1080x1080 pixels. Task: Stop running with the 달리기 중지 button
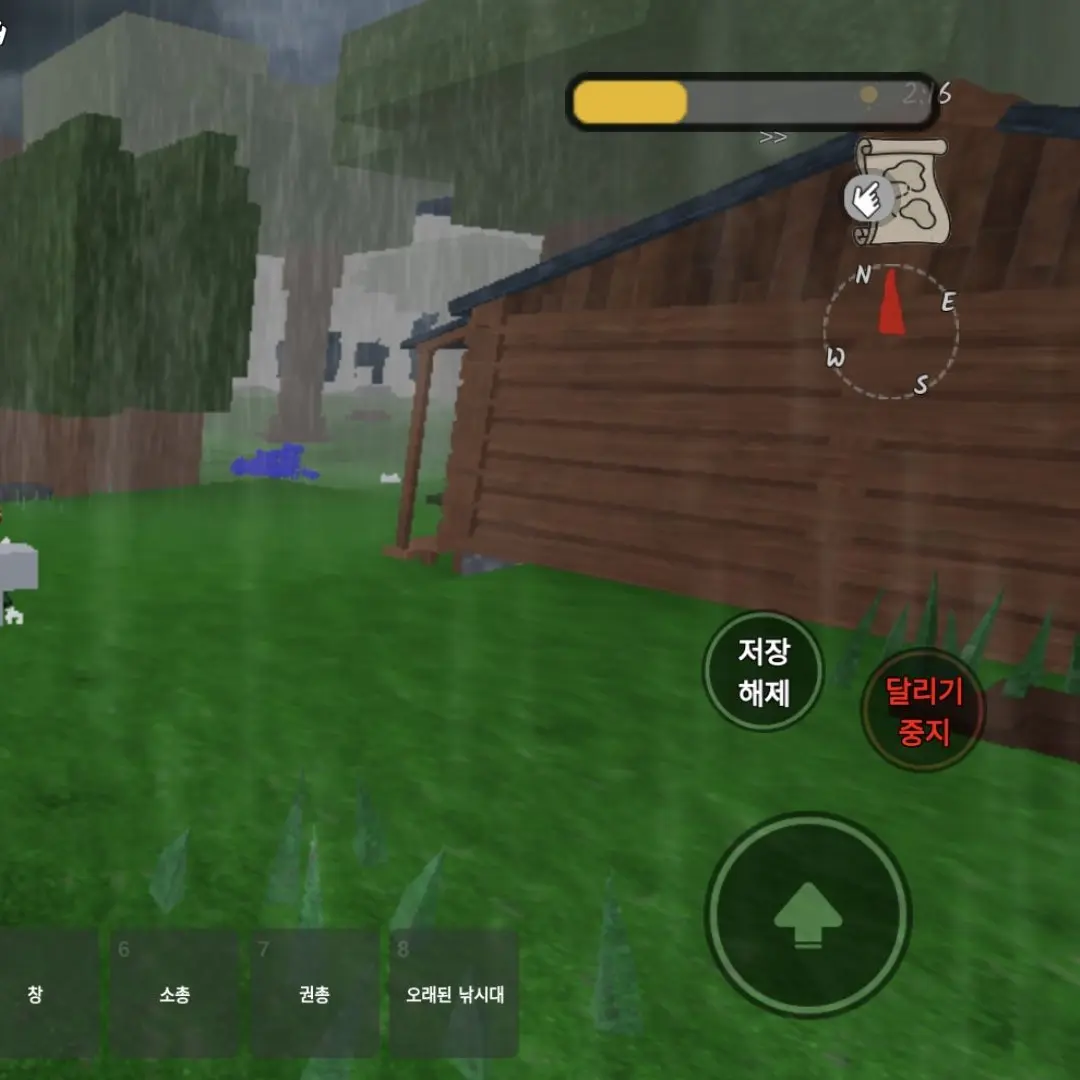[x=923, y=710]
